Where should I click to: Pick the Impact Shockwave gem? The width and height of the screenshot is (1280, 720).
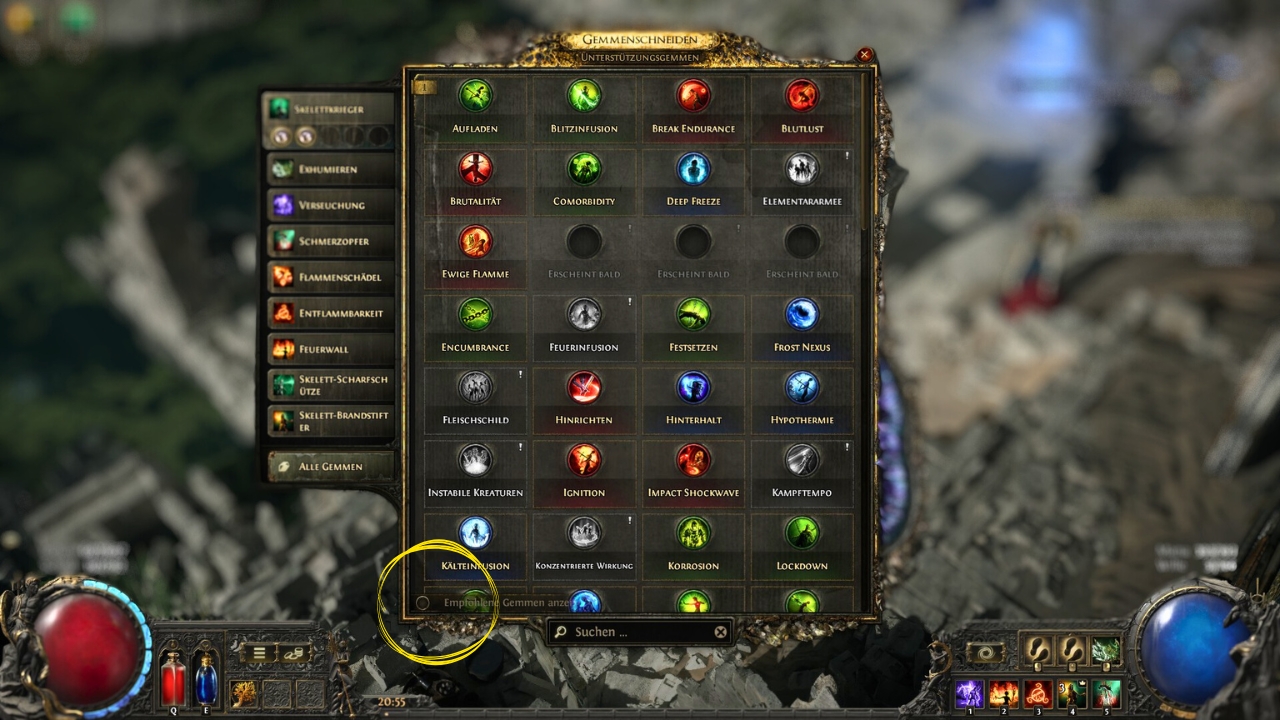click(693, 461)
